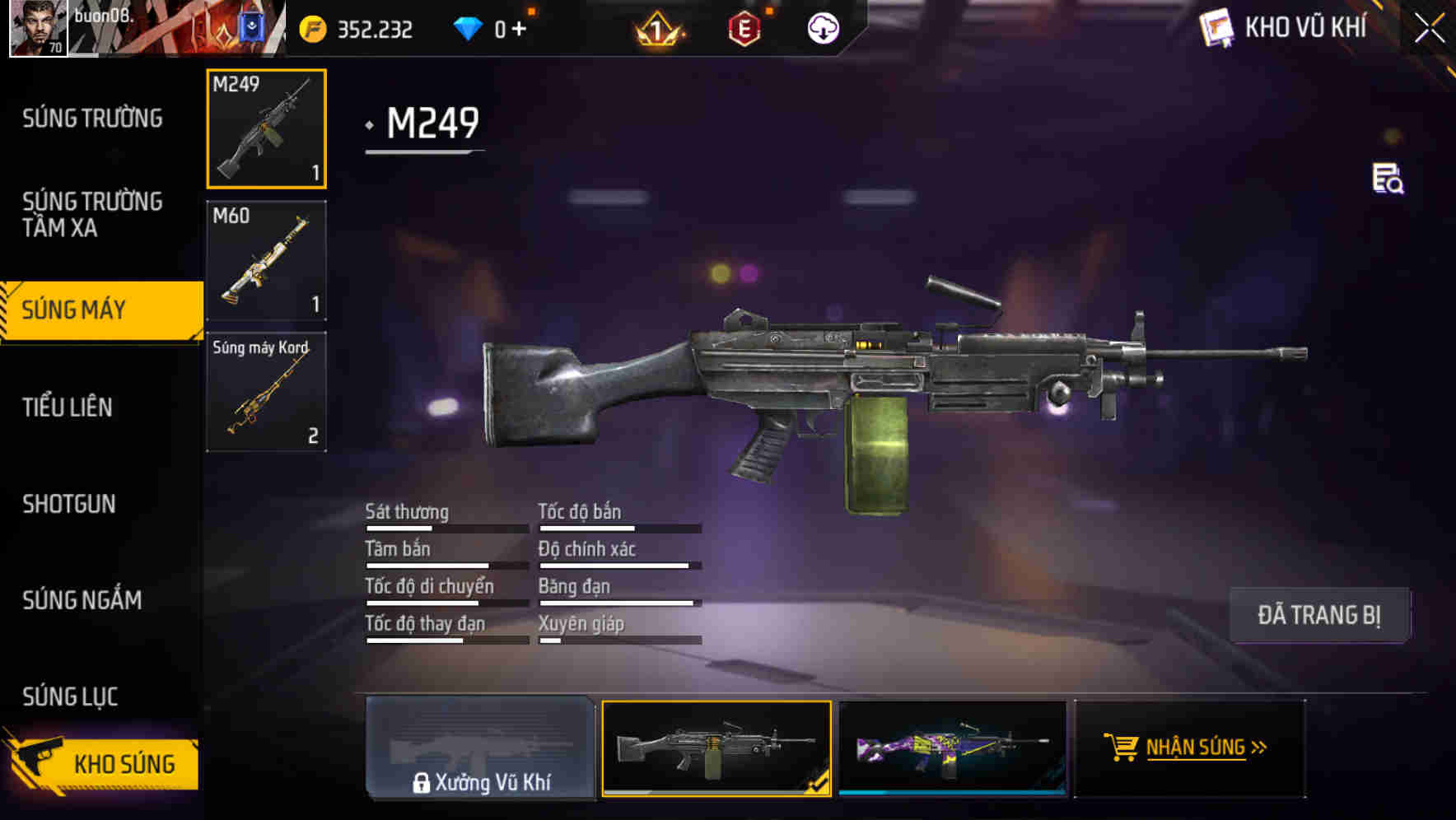Select the SÚNG TRƯỜNG category
This screenshot has height=820, width=1456.
92,118
